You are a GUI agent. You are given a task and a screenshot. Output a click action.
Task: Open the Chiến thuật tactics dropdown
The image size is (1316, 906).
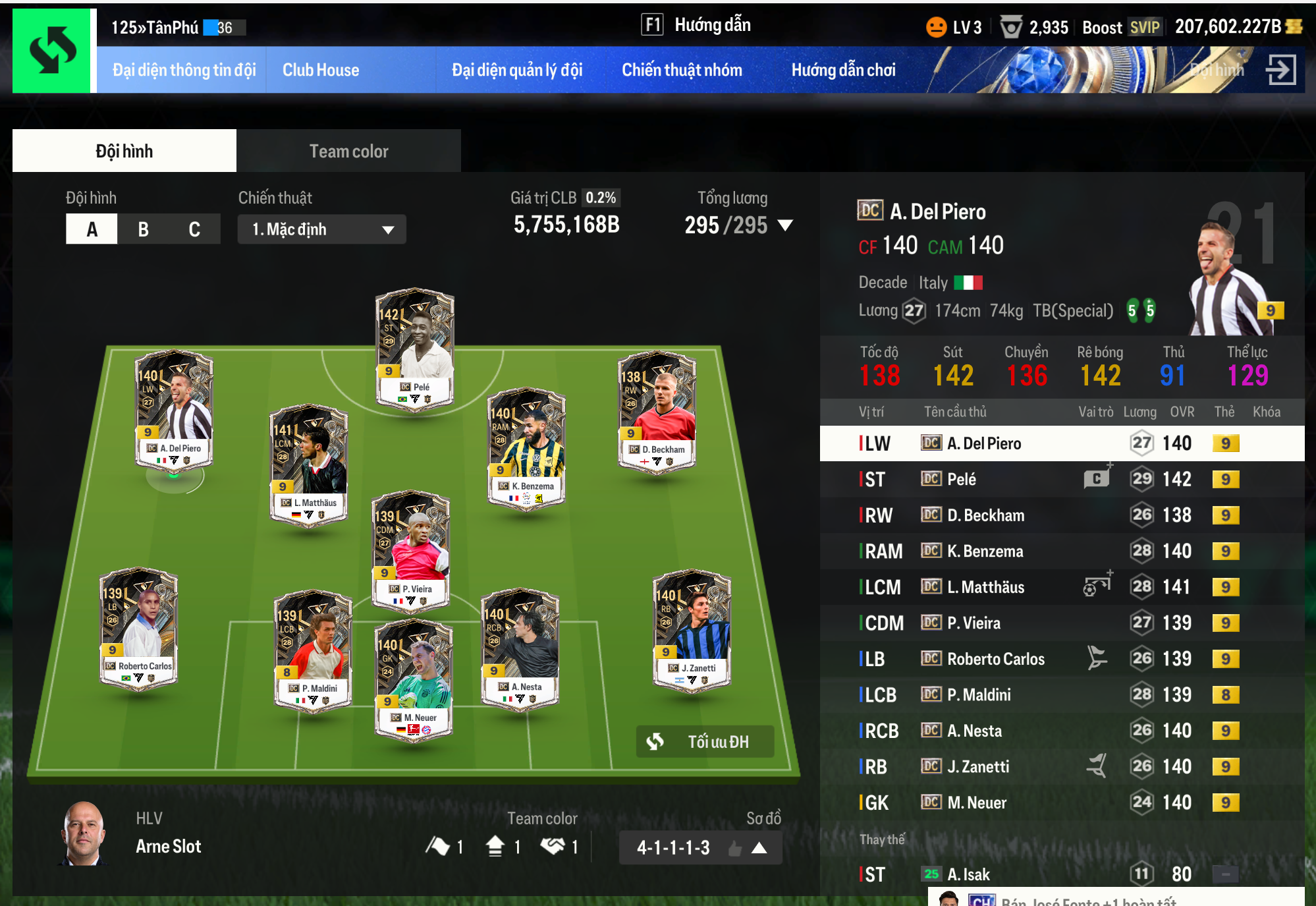[321, 229]
